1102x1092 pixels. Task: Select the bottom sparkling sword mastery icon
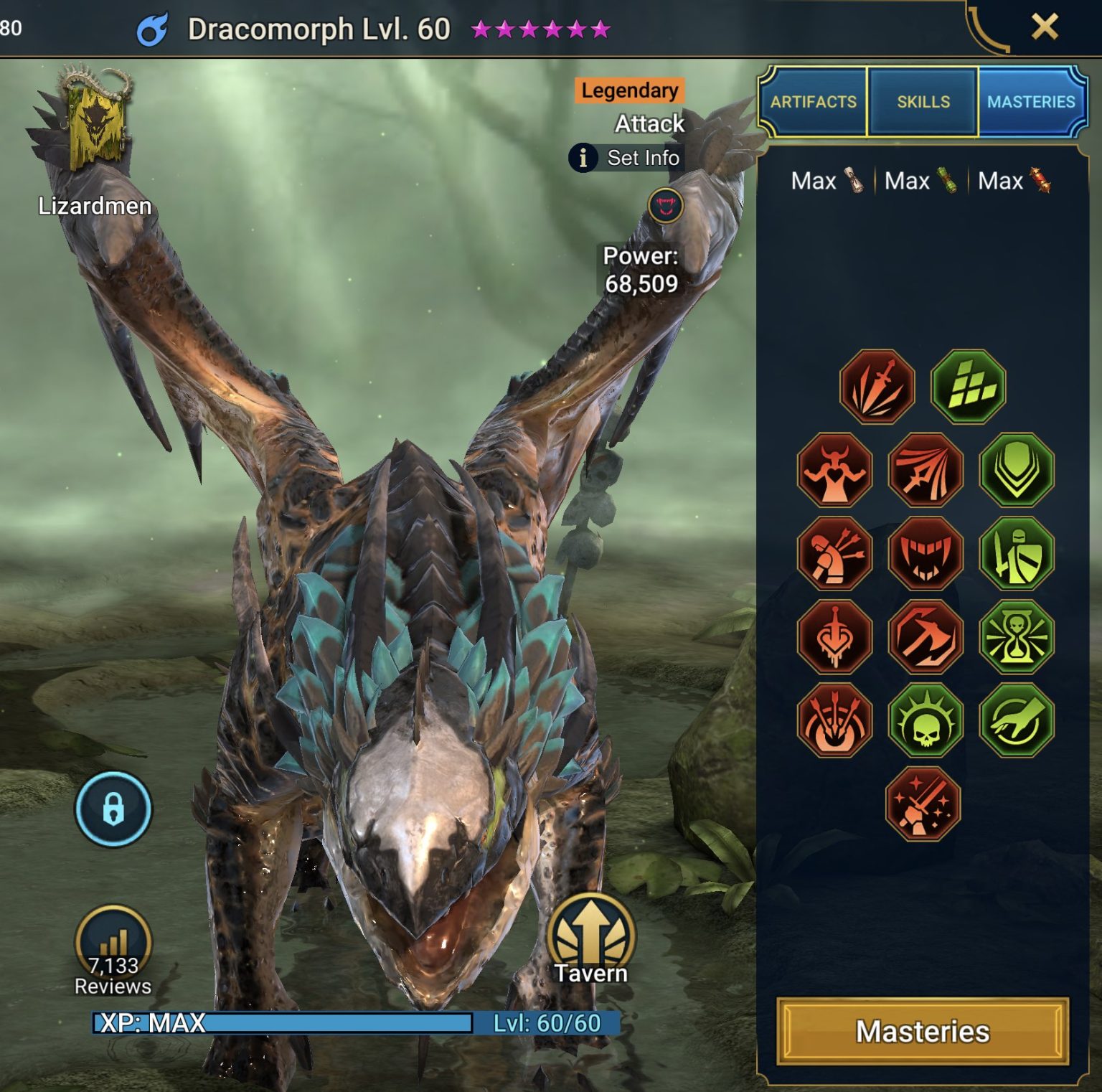[924, 804]
